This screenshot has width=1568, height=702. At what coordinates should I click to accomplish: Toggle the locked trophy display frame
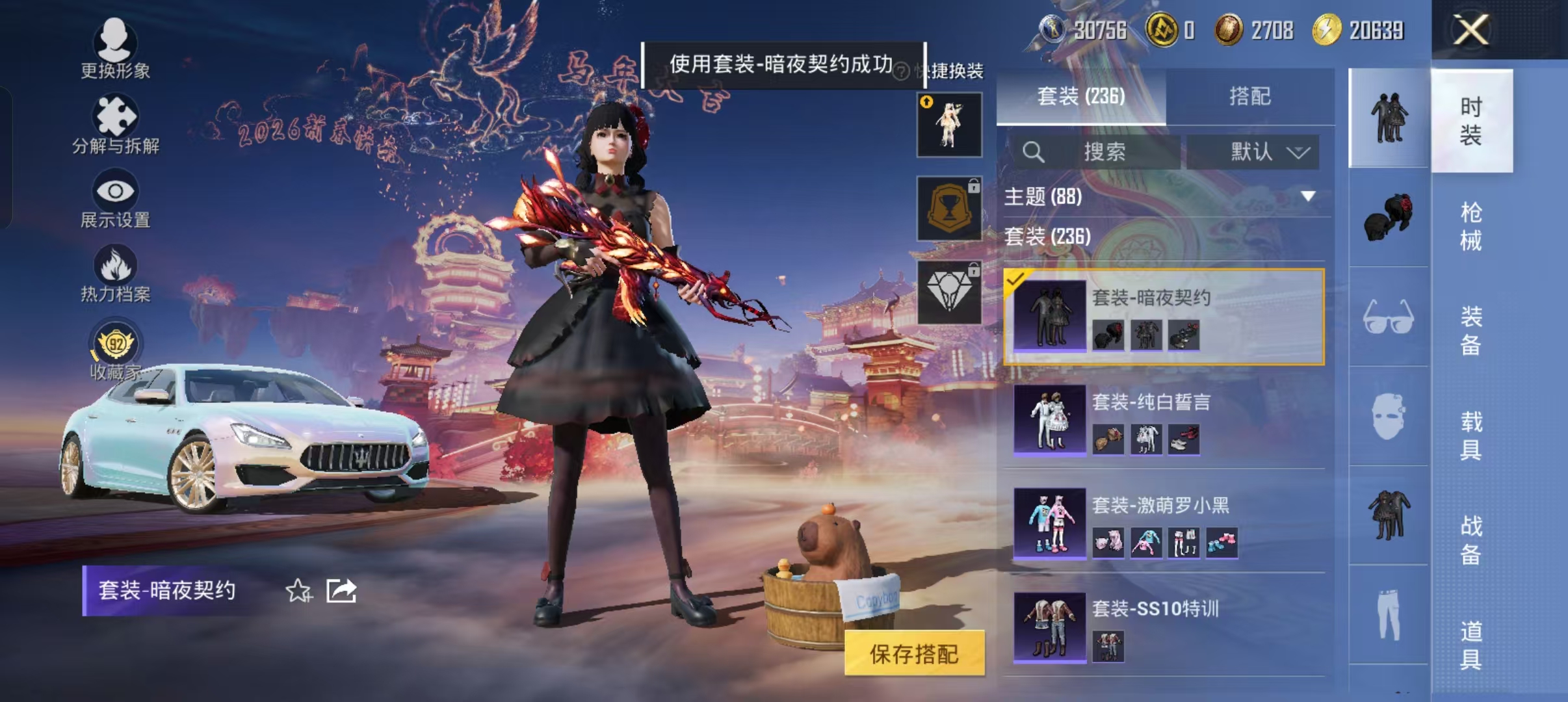tap(950, 208)
